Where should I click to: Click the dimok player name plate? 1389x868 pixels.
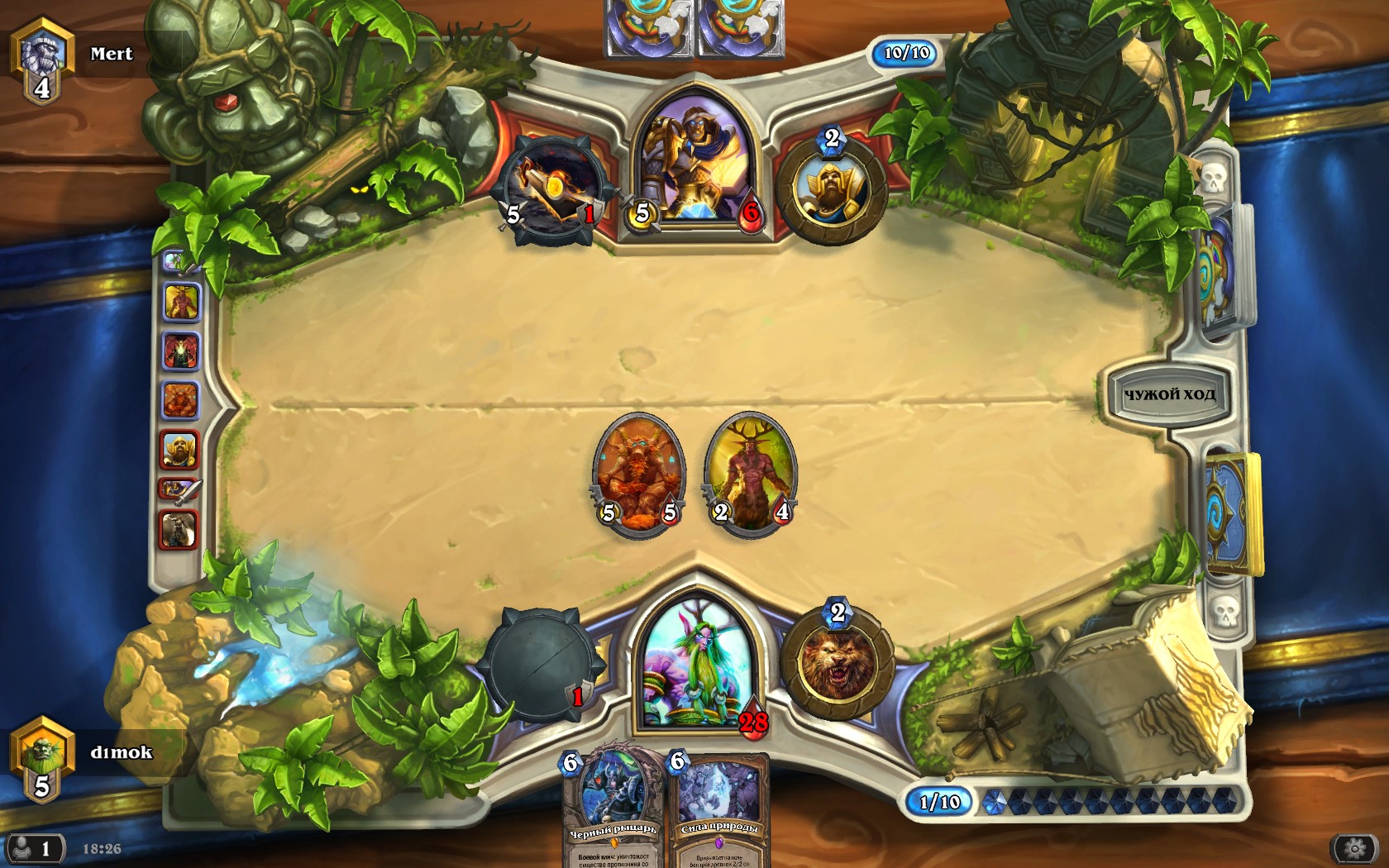point(120,752)
